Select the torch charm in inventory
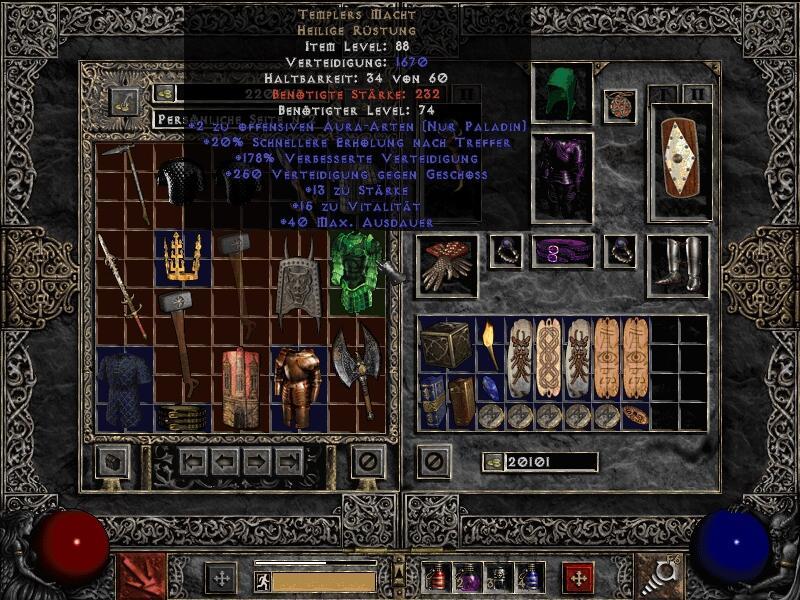This screenshot has width=800, height=600. [x=491, y=345]
